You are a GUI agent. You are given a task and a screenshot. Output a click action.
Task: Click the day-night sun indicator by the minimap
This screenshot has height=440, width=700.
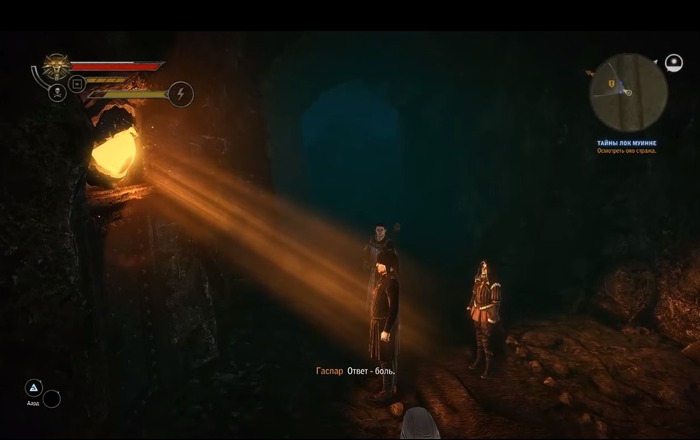pyautogui.click(x=673, y=62)
